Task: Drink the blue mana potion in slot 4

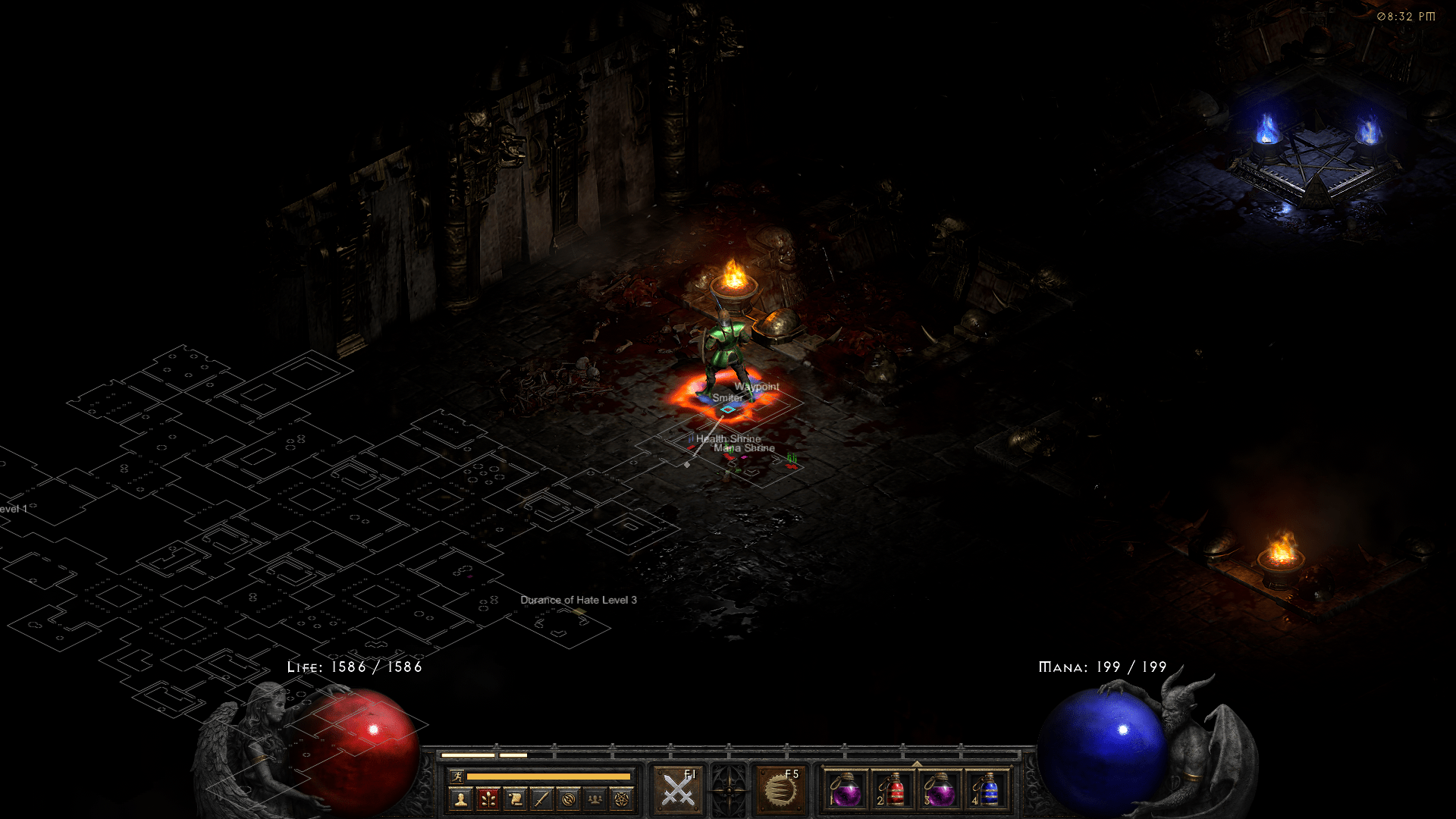Action: [x=987, y=790]
